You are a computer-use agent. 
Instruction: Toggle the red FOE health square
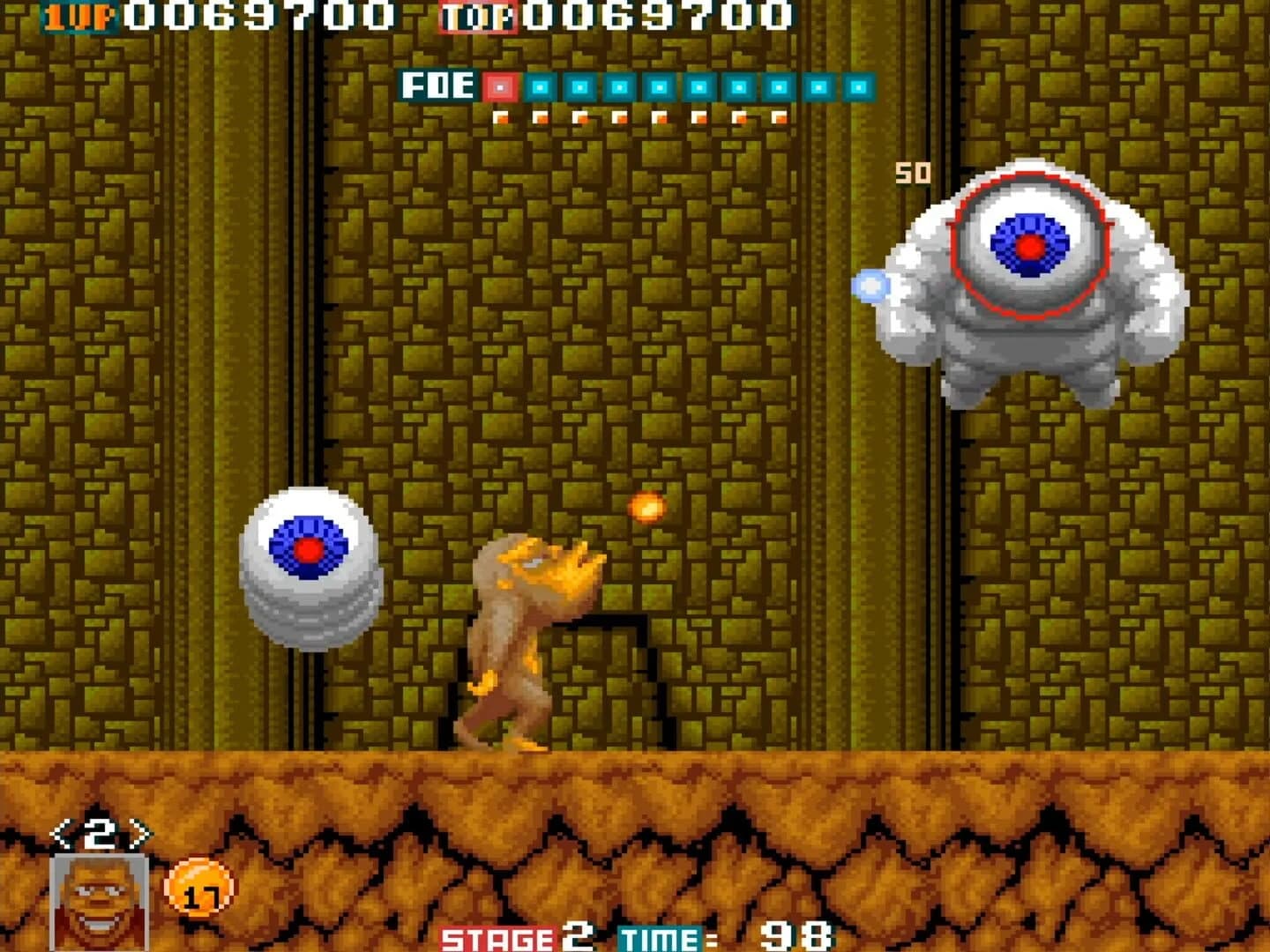[503, 88]
